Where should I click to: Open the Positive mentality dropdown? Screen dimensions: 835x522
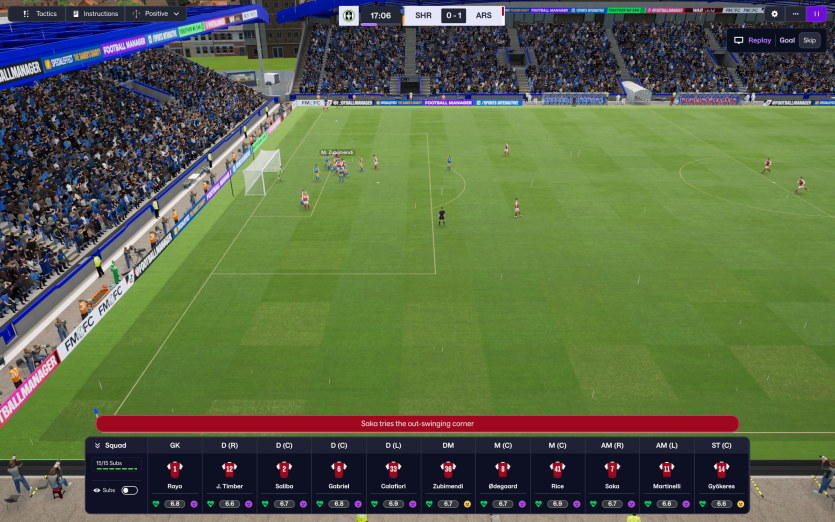[158, 14]
